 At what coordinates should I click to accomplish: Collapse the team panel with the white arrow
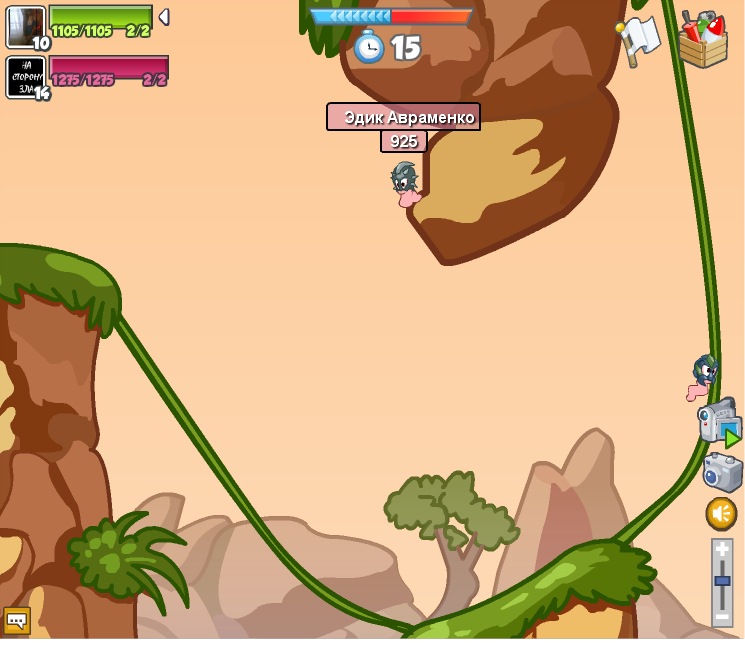164,17
